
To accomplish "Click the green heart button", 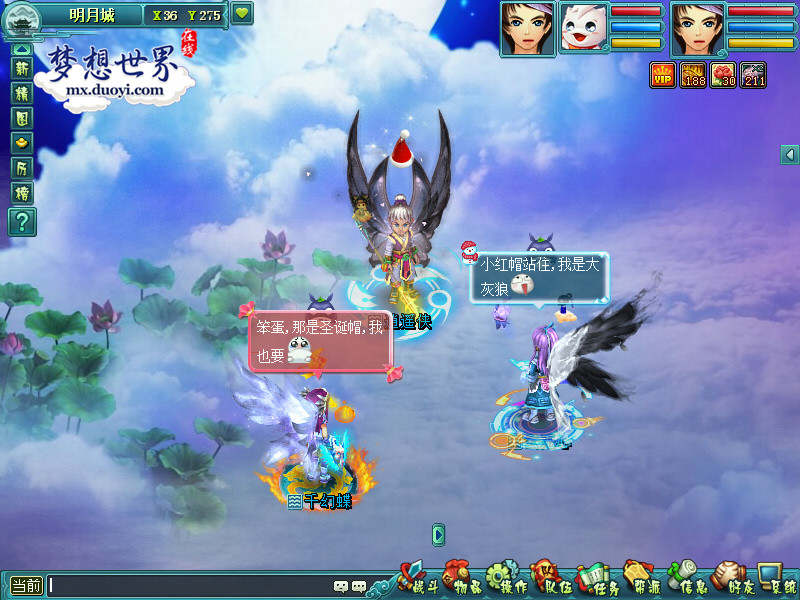I will [242, 14].
